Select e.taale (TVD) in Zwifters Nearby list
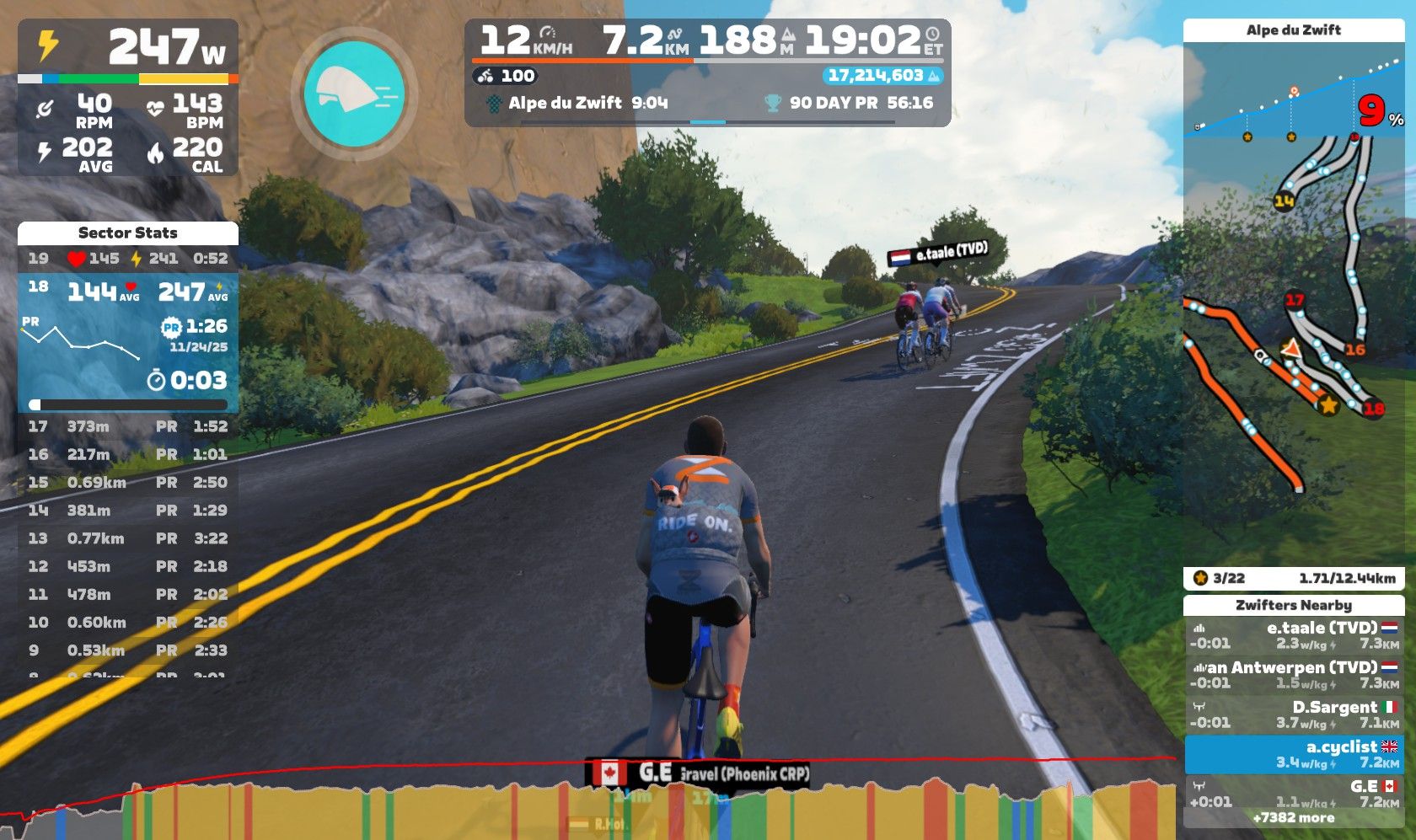This screenshot has height=840, width=1416. [1294, 635]
